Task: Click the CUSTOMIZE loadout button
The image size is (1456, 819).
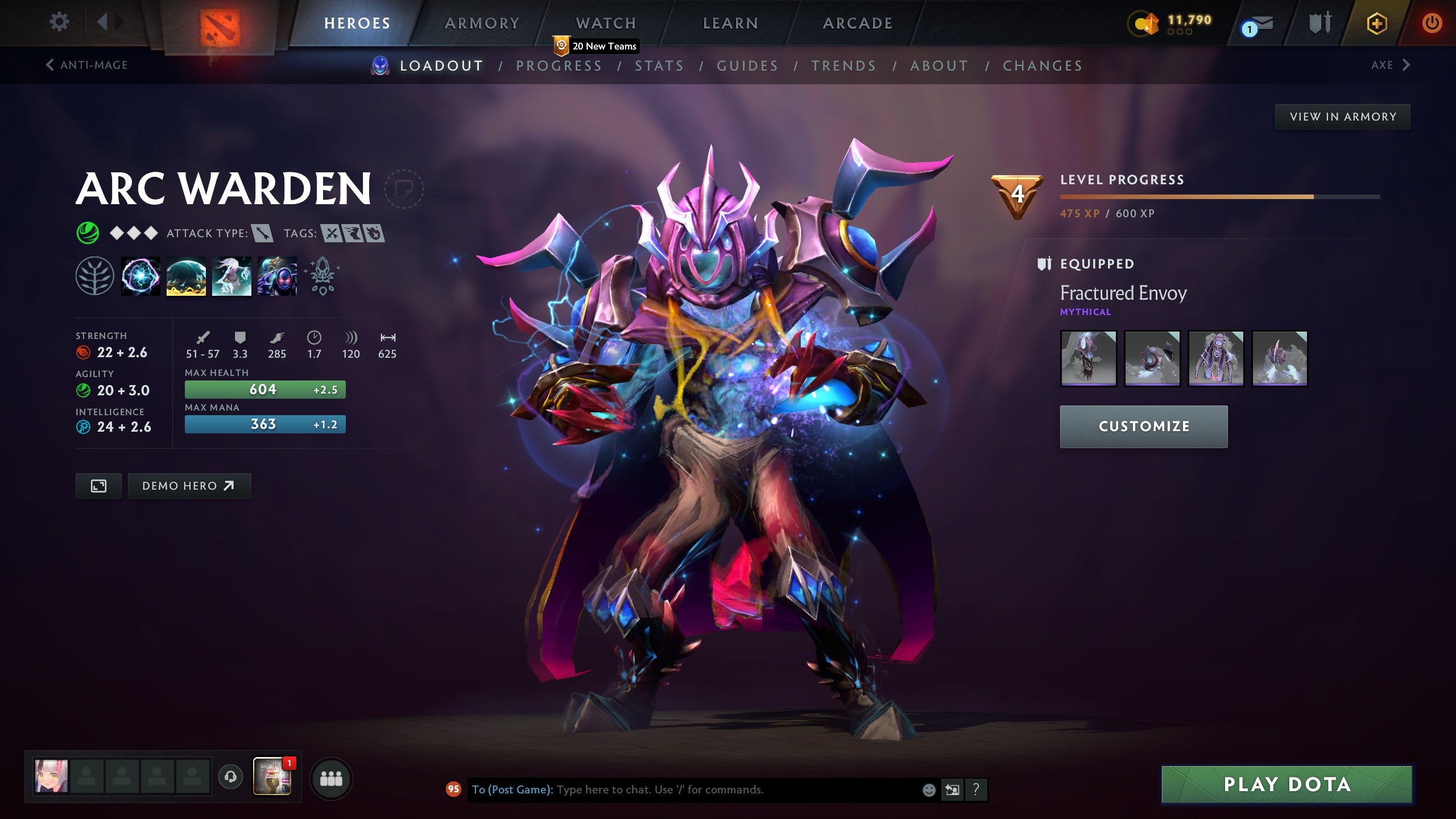Action: (1143, 426)
